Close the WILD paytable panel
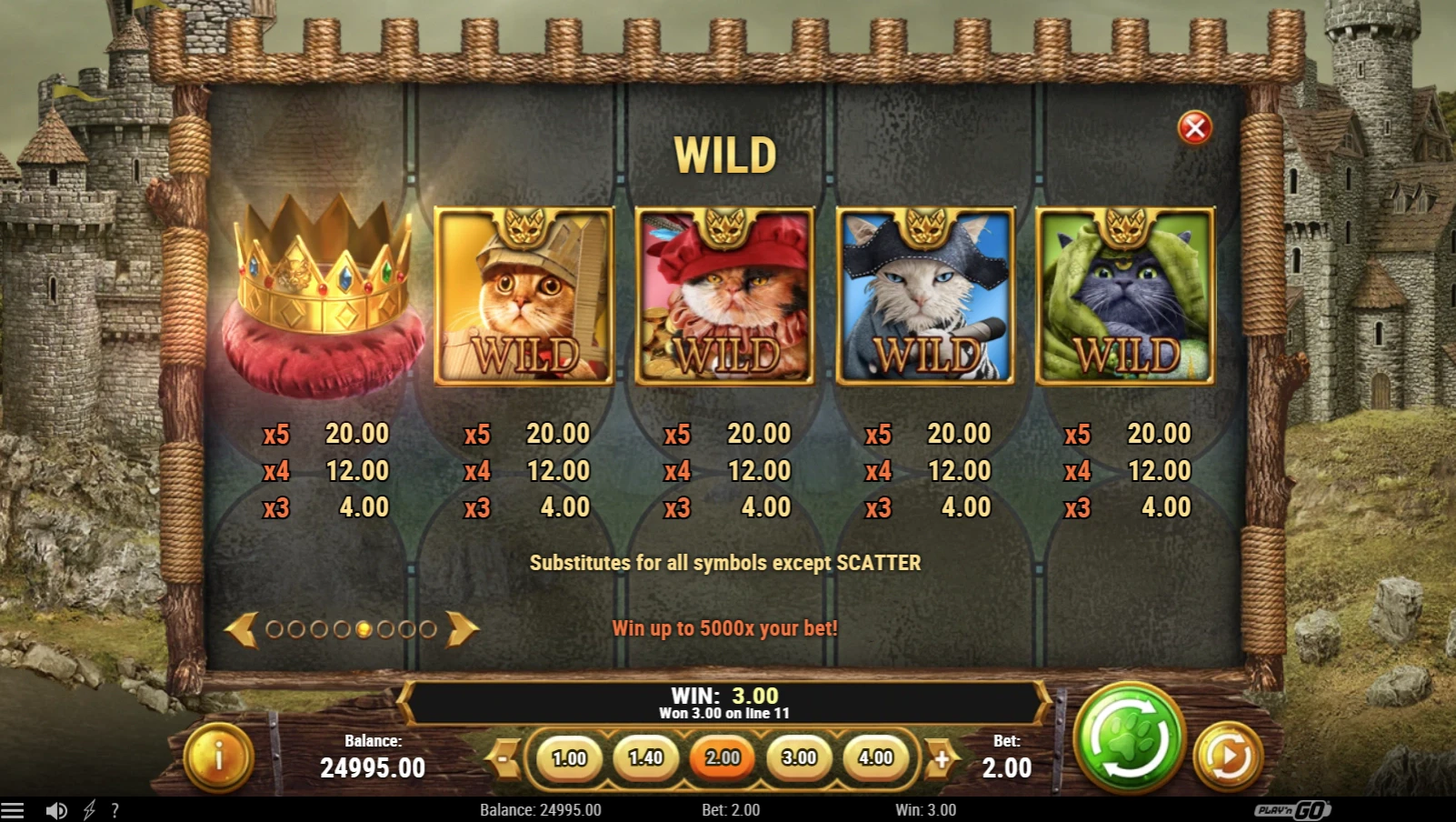Image resolution: width=1456 pixels, height=822 pixels. 1194,128
